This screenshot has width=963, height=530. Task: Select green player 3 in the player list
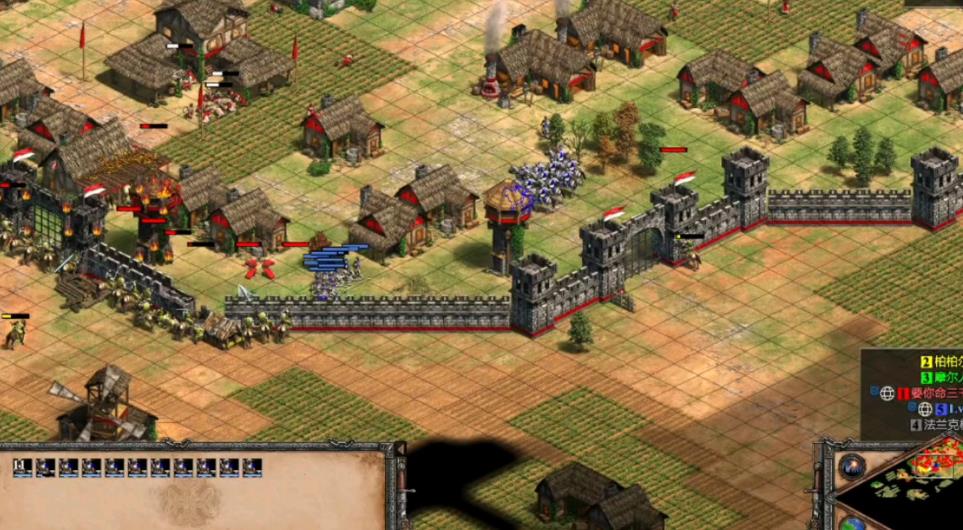[x=940, y=377]
